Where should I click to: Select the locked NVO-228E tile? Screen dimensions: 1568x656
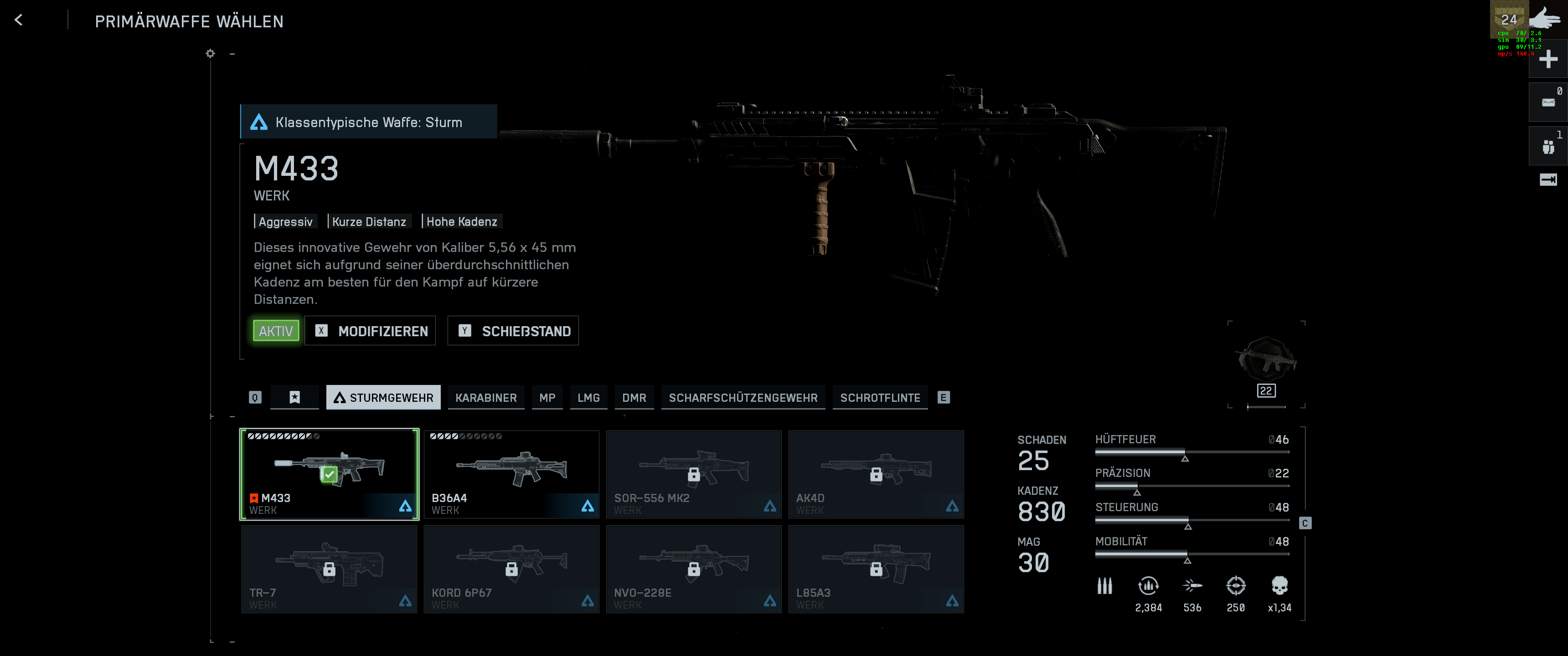click(x=693, y=569)
